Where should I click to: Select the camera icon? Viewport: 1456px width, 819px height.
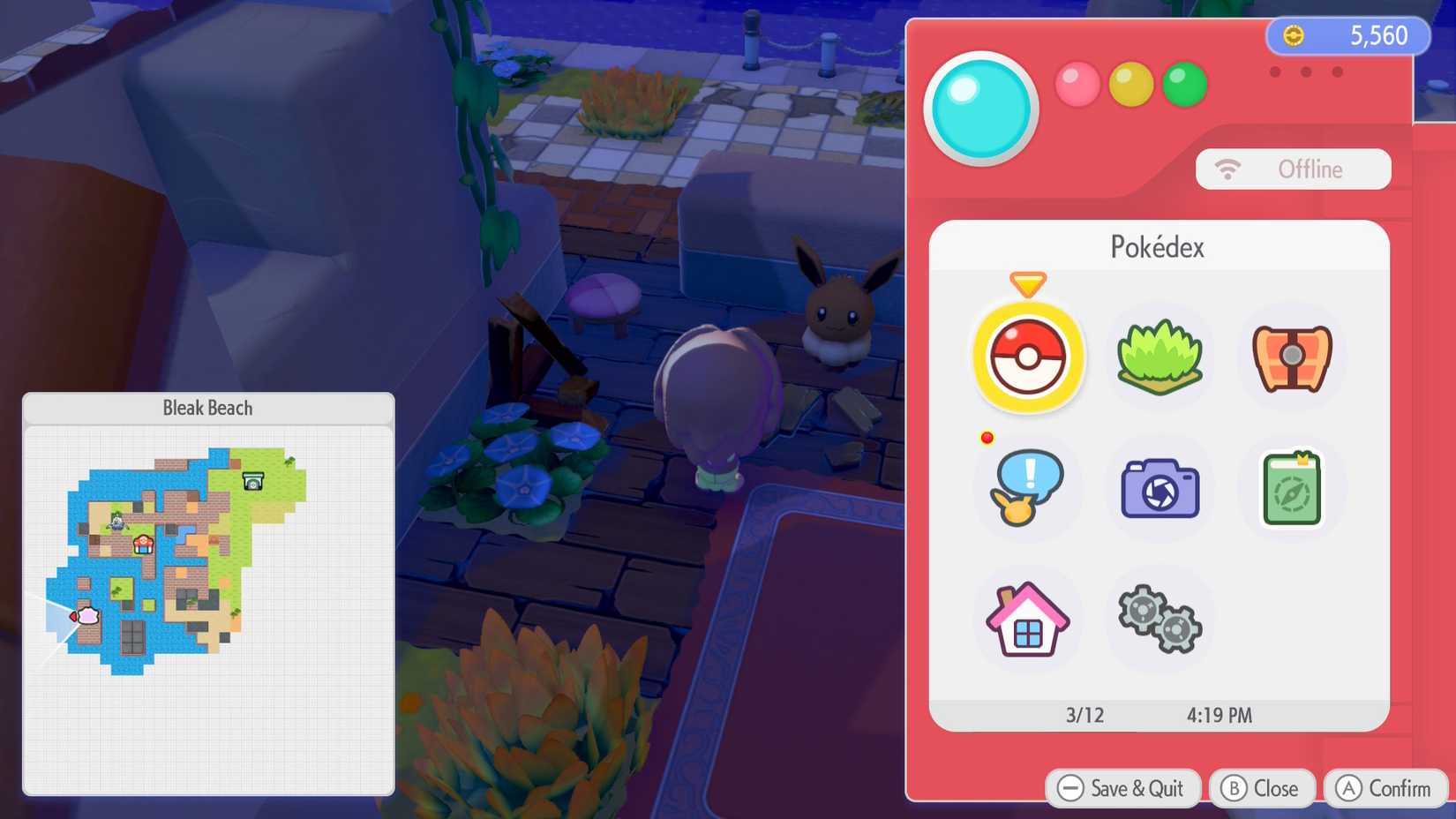pyautogui.click(x=1159, y=488)
